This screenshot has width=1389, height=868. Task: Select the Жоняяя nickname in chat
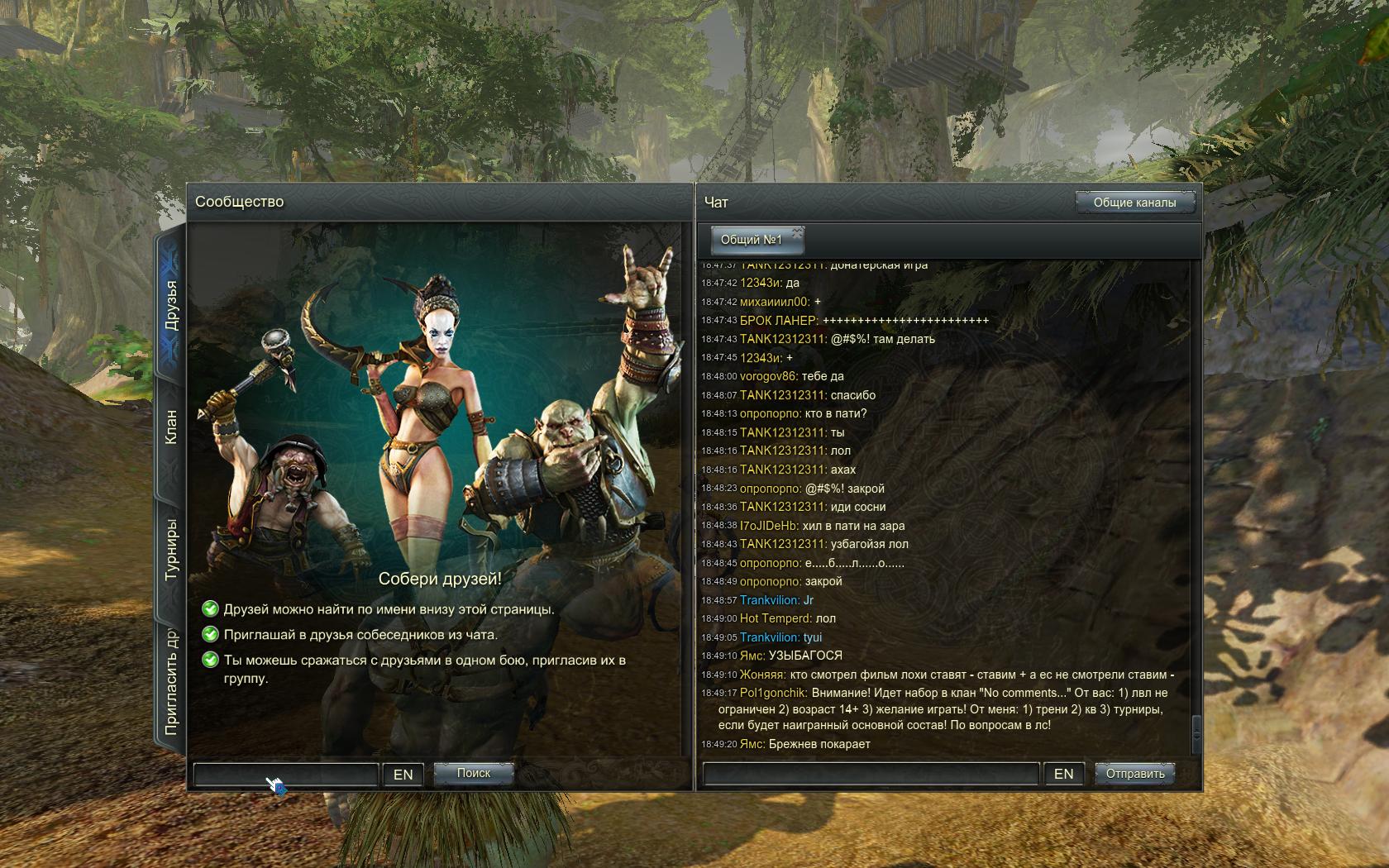point(762,675)
